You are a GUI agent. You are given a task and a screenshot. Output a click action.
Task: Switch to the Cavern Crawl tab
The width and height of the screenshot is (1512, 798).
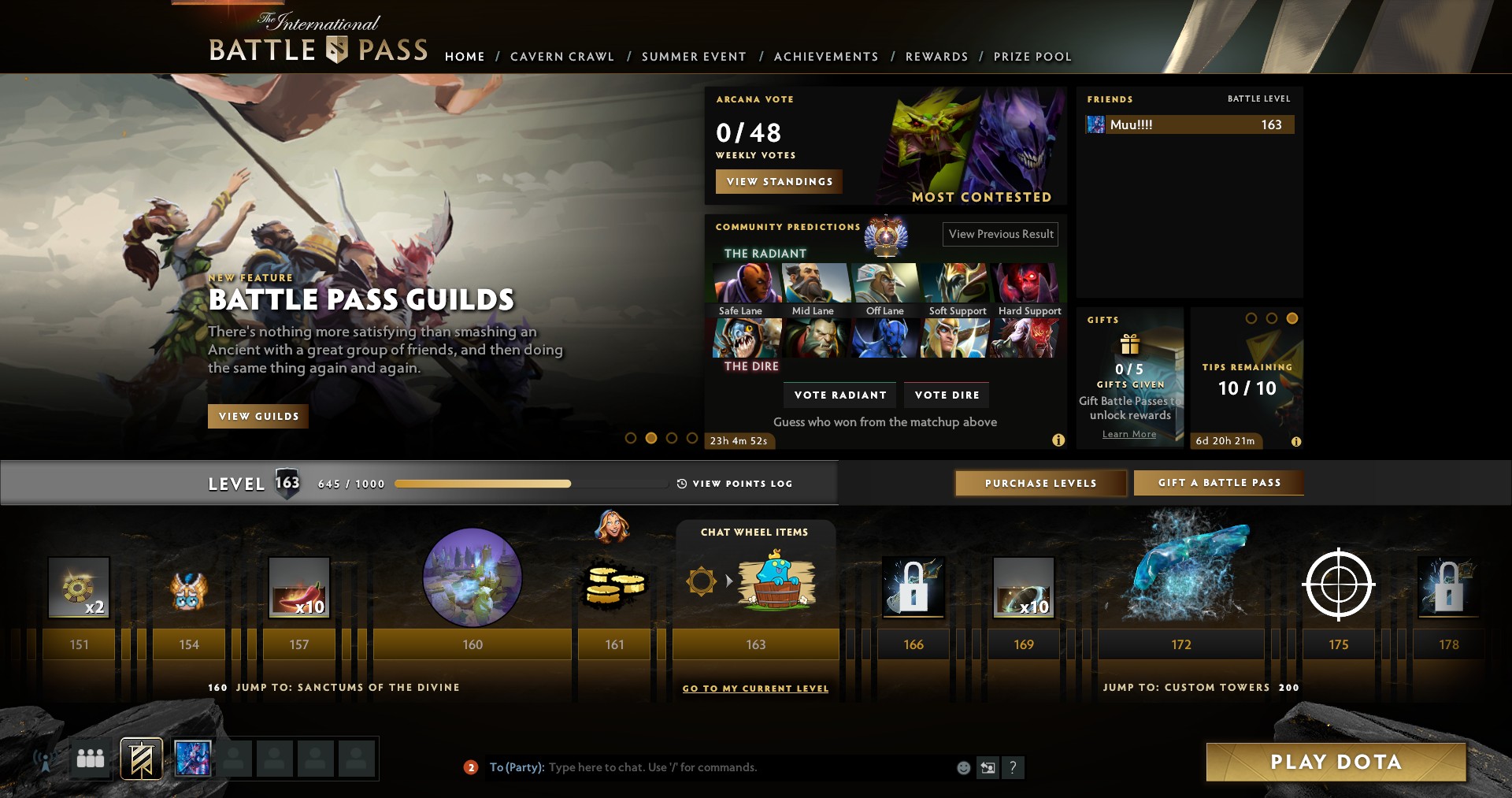point(561,57)
